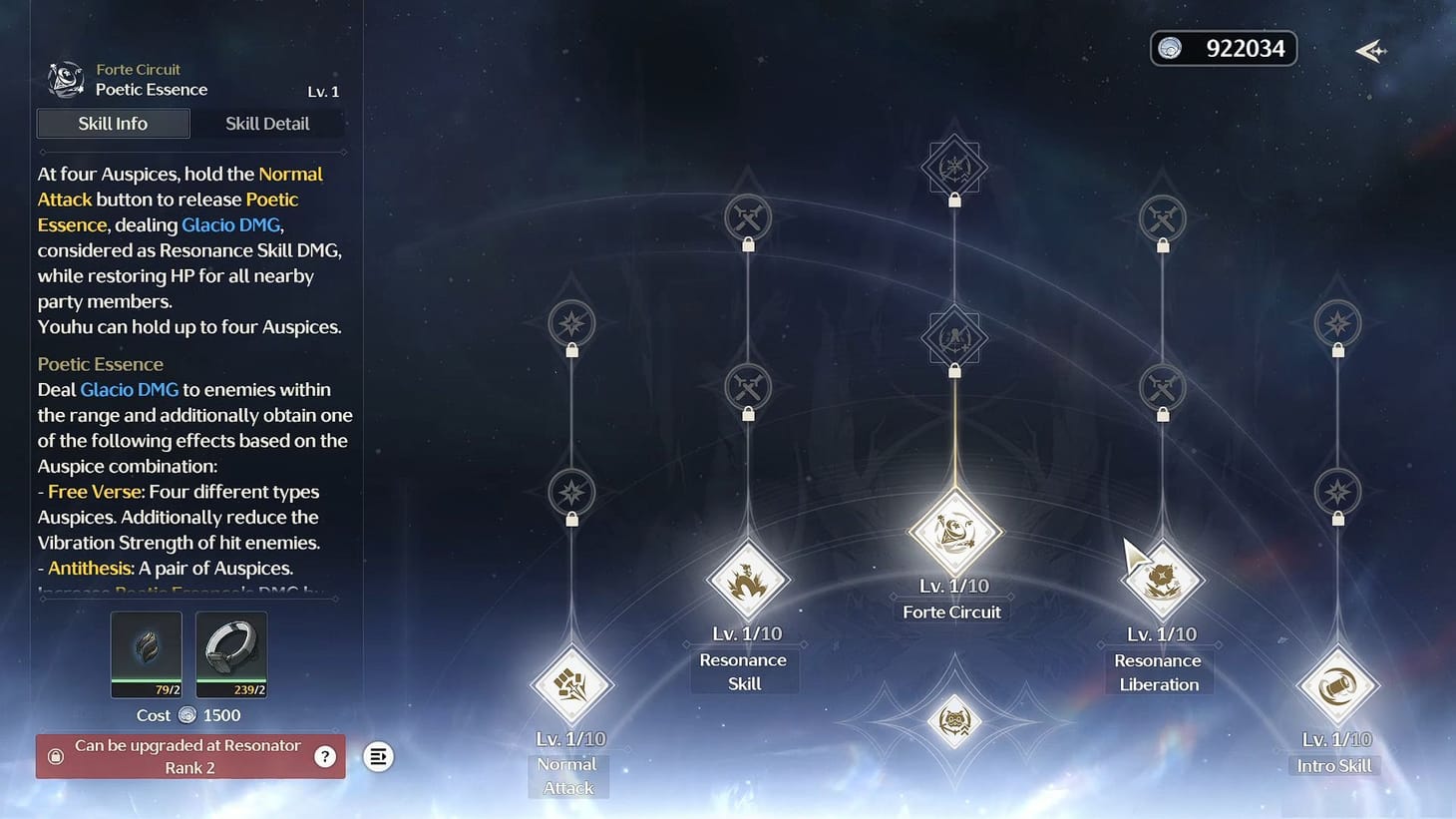Viewport: 1456px width, 819px height.
Task: Select the Normal Attack skill node
Action: tap(569, 684)
